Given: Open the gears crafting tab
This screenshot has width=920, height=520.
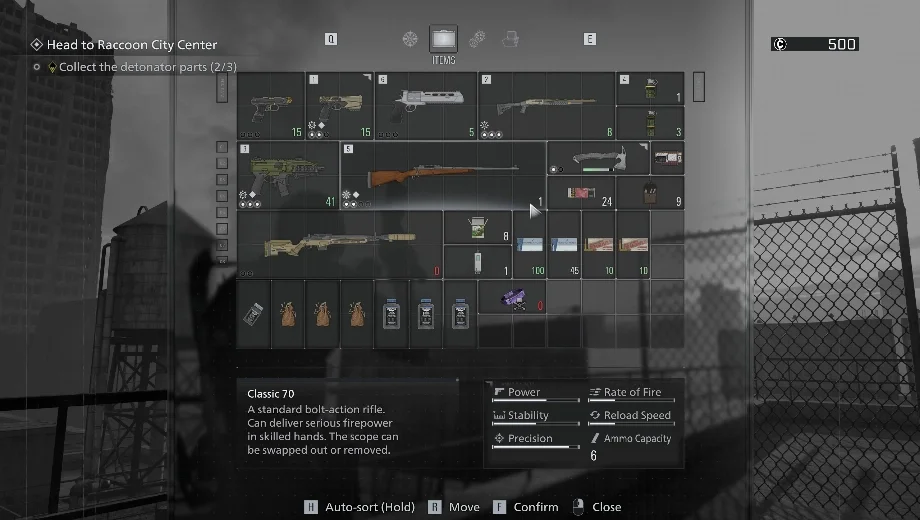Looking at the screenshot, I should (477, 39).
